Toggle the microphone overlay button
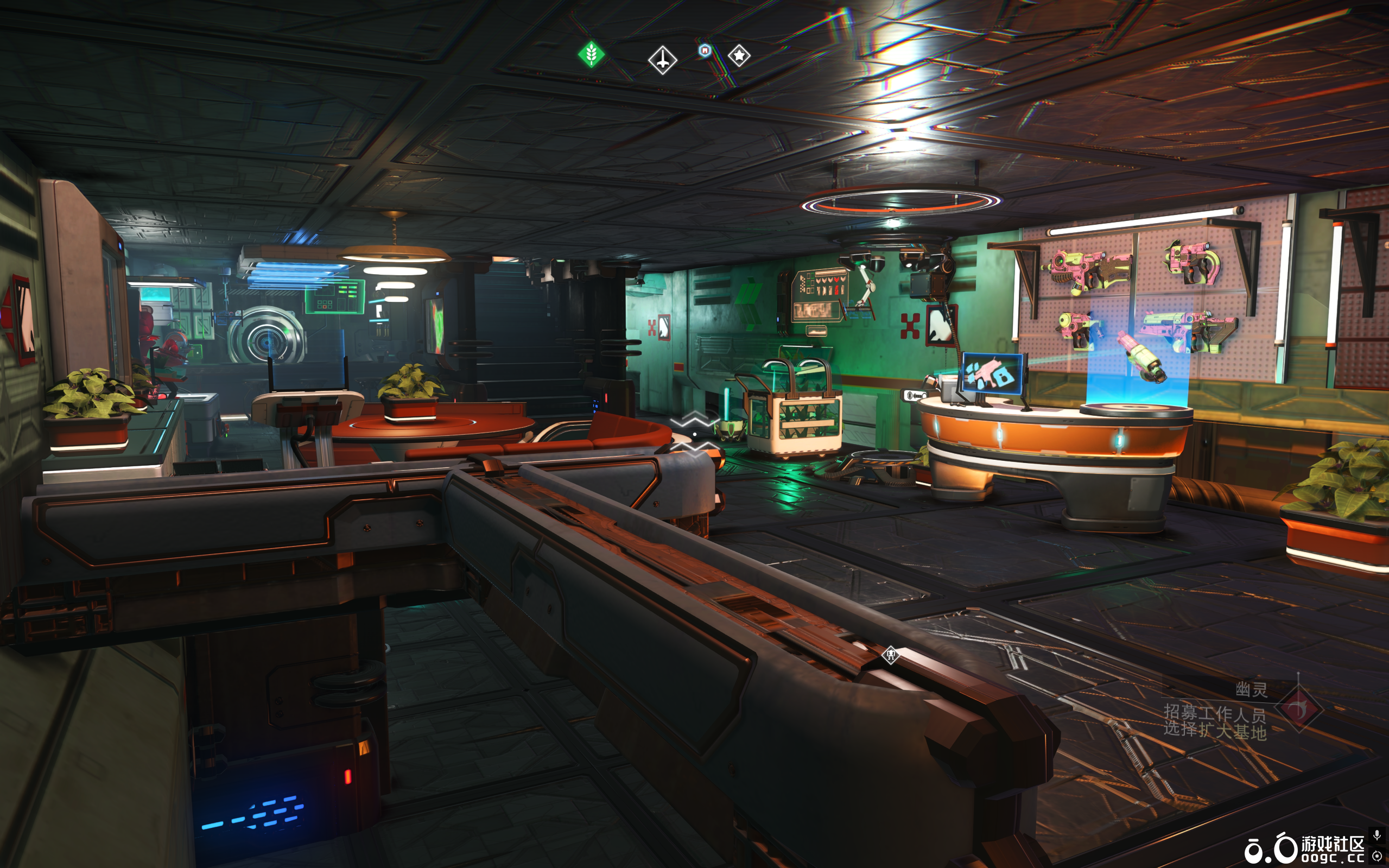Image resolution: width=1389 pixels, height=868 pixels. pos(1377,834)
